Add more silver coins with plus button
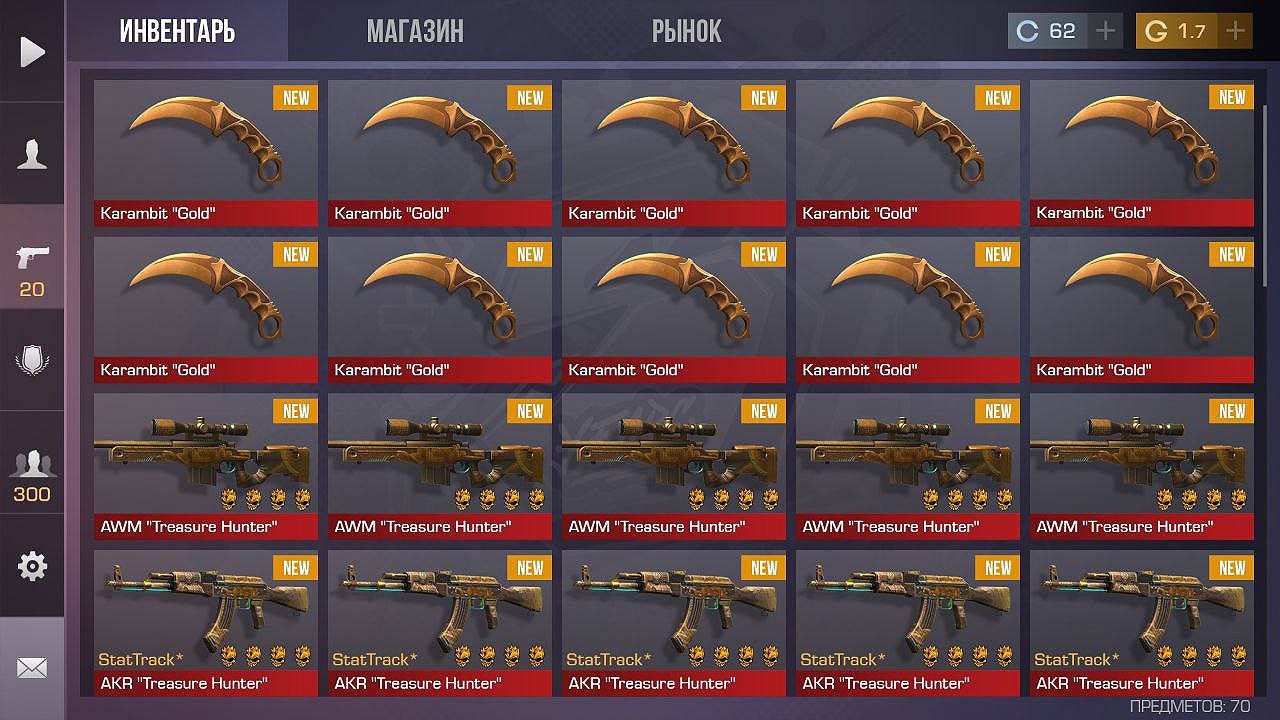 [1105, 31]
